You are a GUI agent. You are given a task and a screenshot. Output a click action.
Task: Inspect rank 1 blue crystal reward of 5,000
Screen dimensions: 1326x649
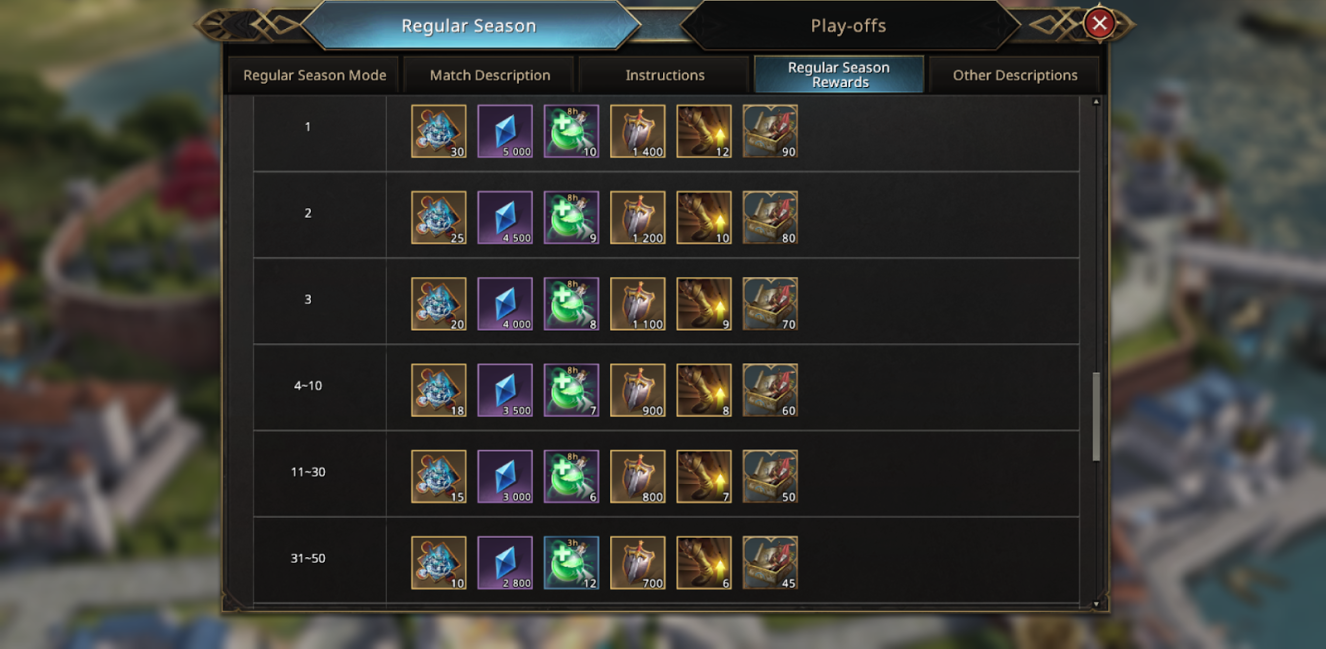point(505,131)
